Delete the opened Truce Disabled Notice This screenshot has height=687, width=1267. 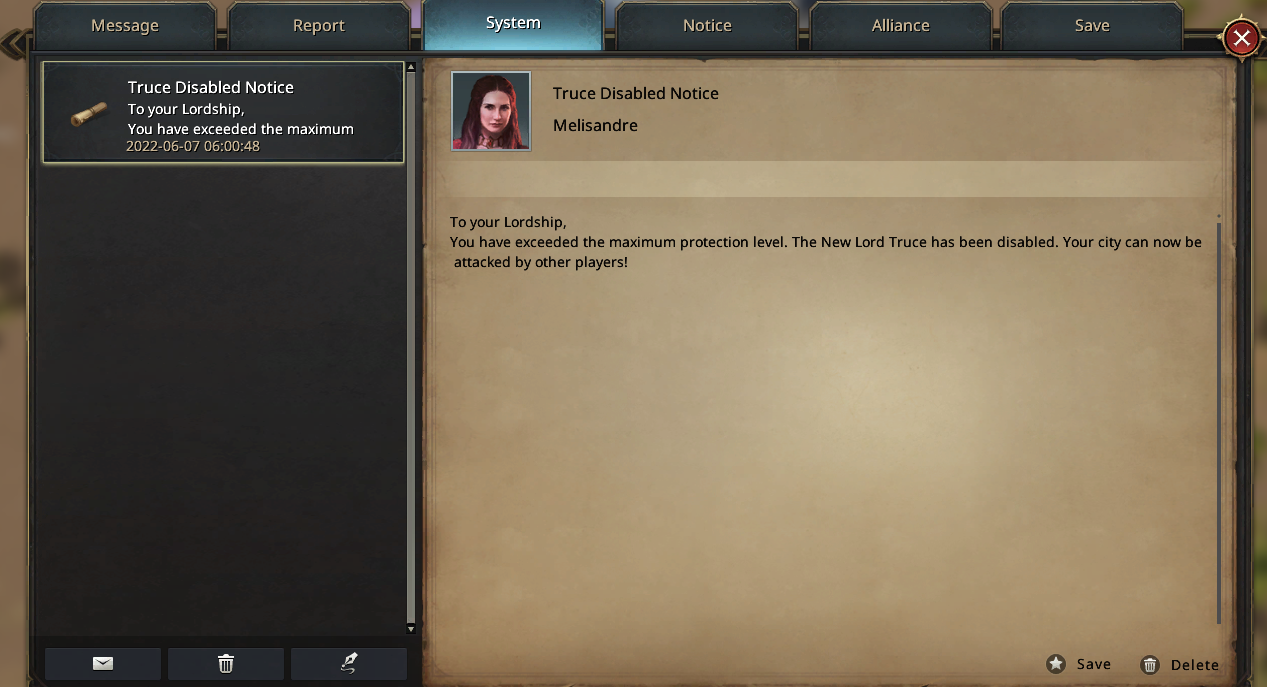1180,665
